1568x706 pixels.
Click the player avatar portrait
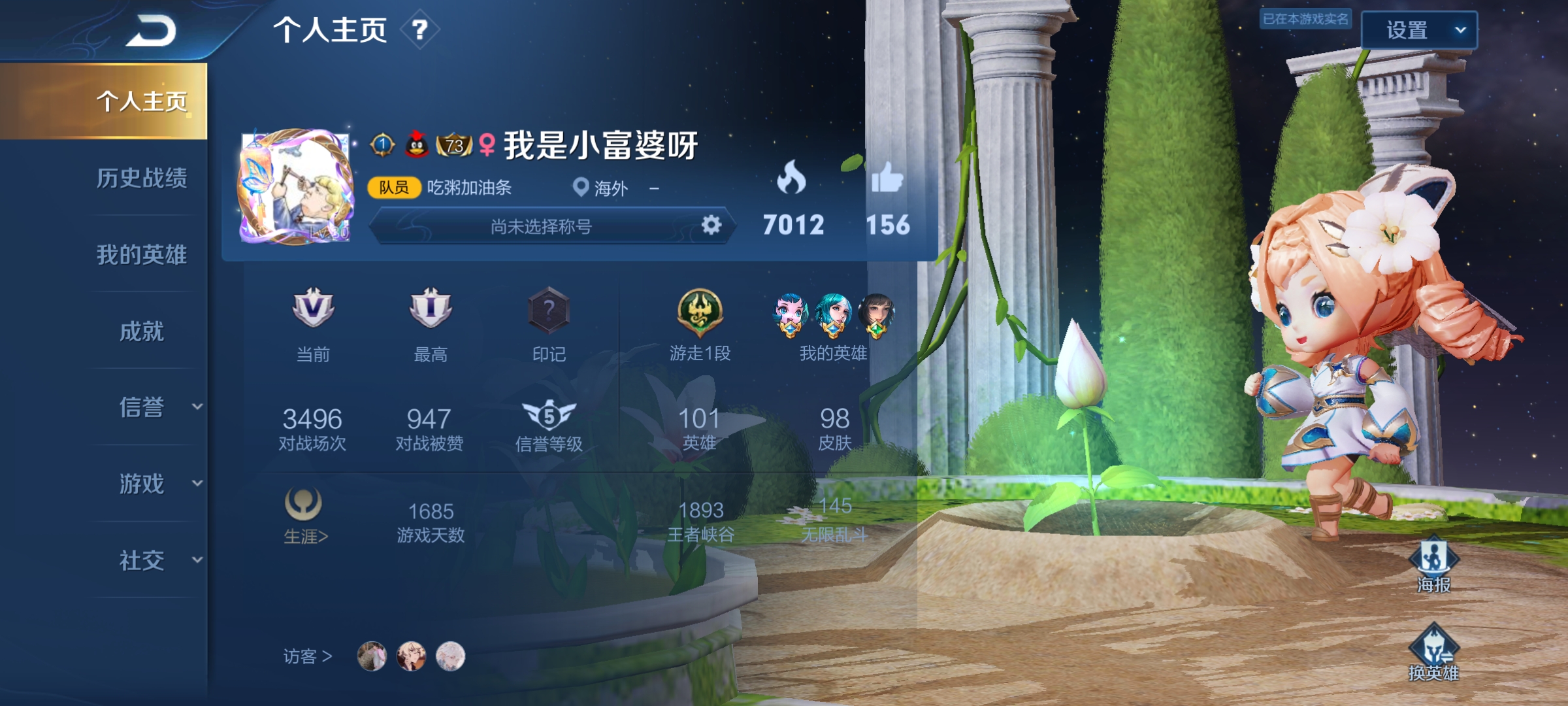pos(295,187)
